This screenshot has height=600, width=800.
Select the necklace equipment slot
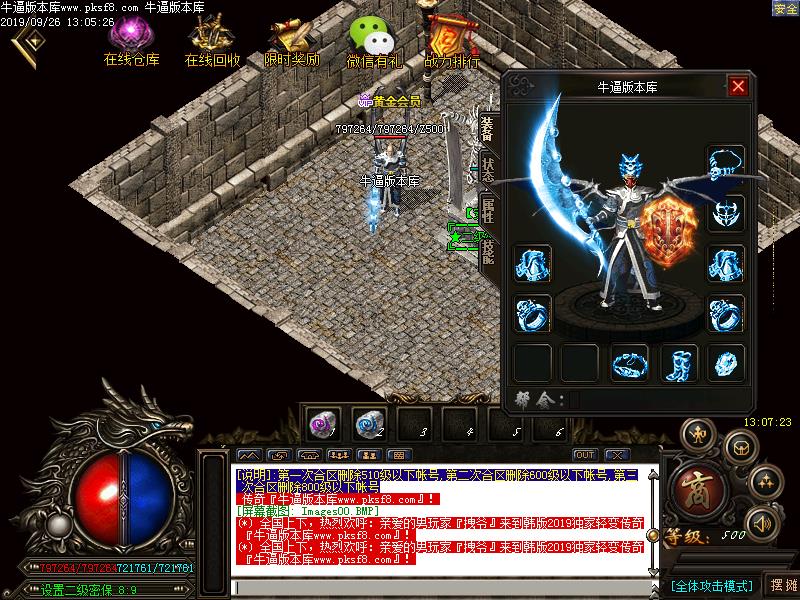point(726,163)
